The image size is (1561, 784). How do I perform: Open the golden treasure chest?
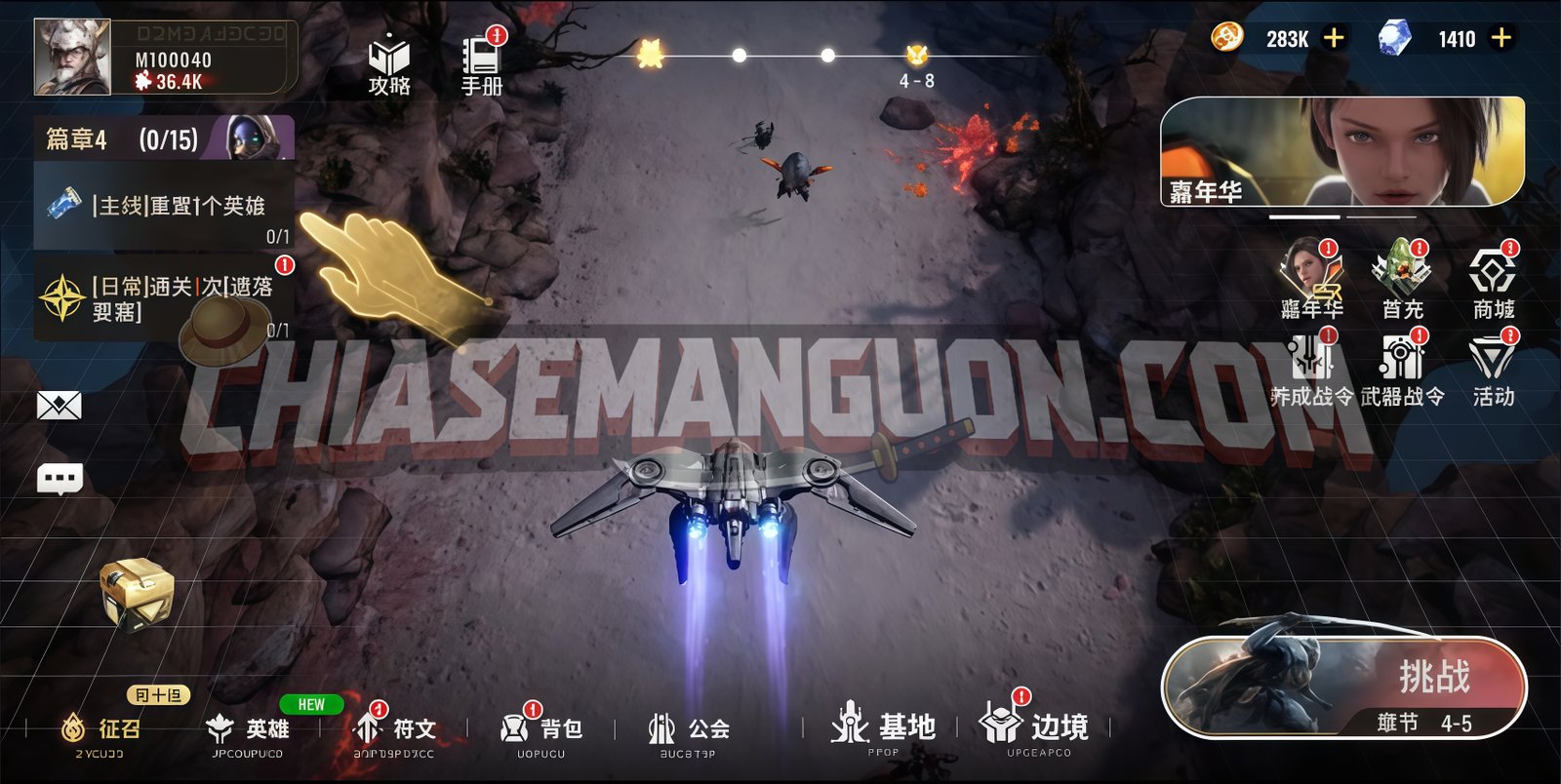[138, 592]
